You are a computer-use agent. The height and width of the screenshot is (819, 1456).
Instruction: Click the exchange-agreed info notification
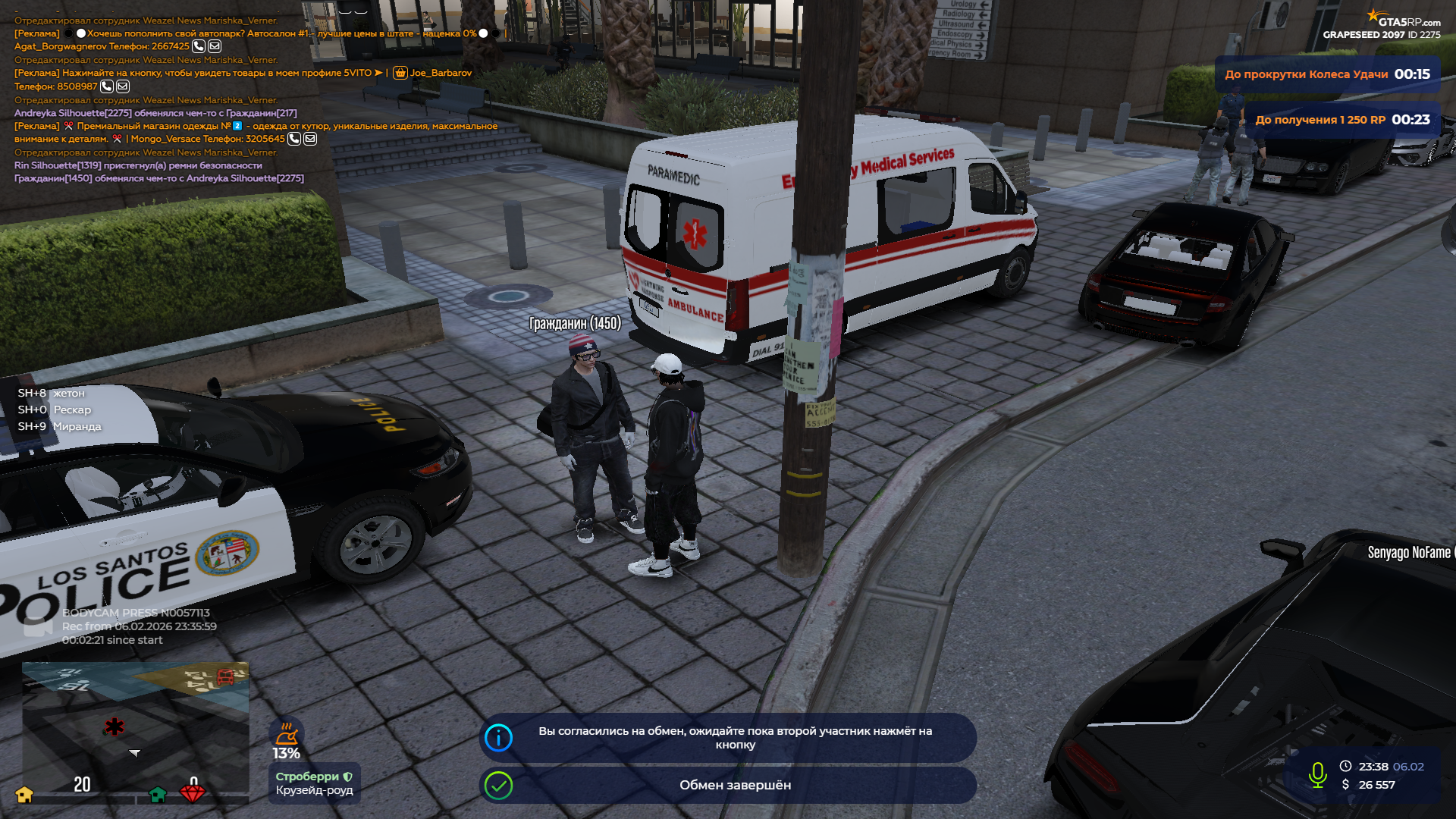(x=728, y=738)
